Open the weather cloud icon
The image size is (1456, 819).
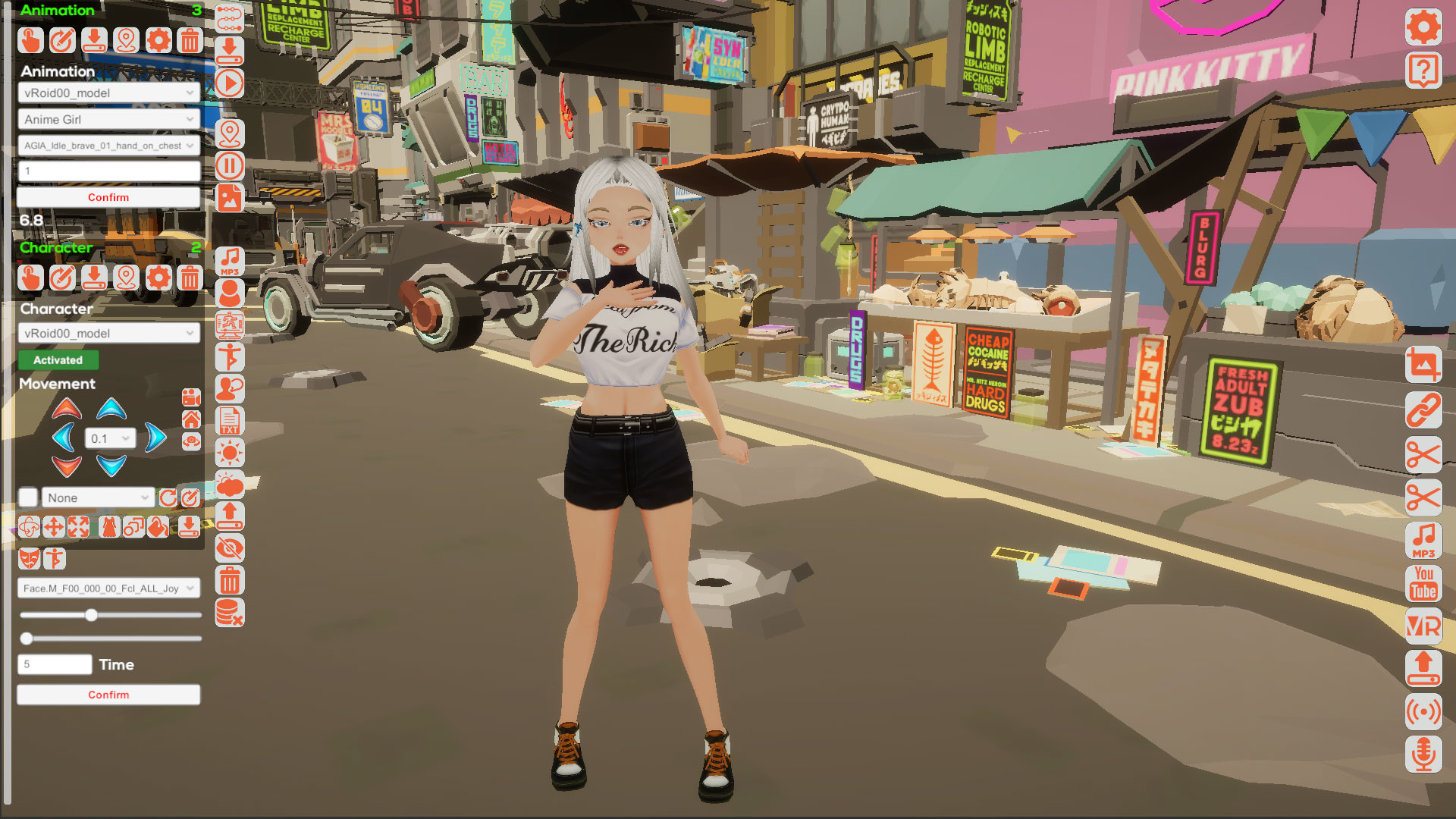click(x=229, y=483)
